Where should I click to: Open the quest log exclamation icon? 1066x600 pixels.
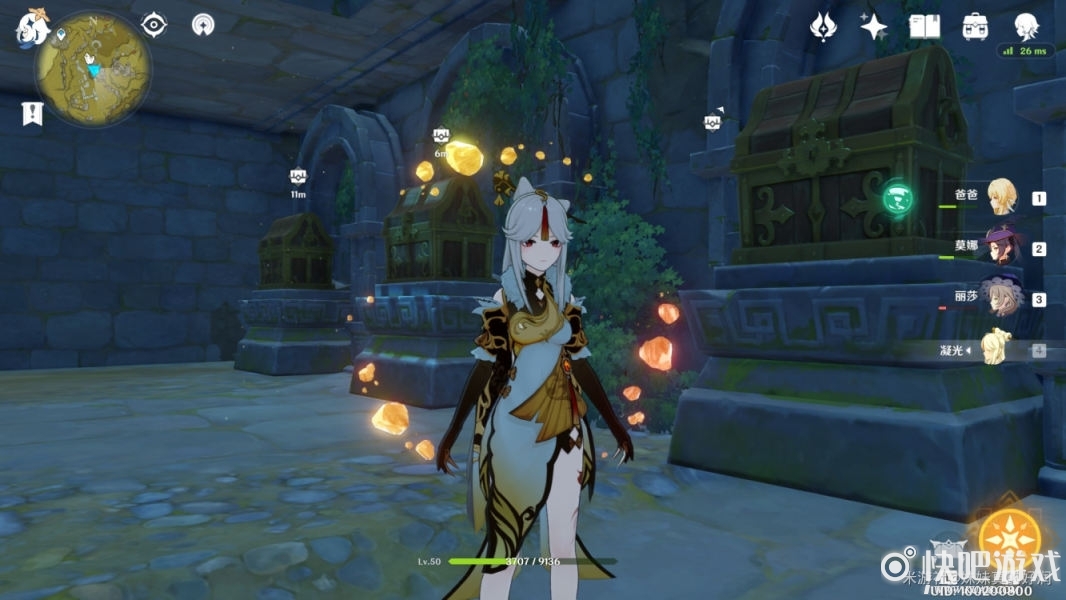coord(32,114)
